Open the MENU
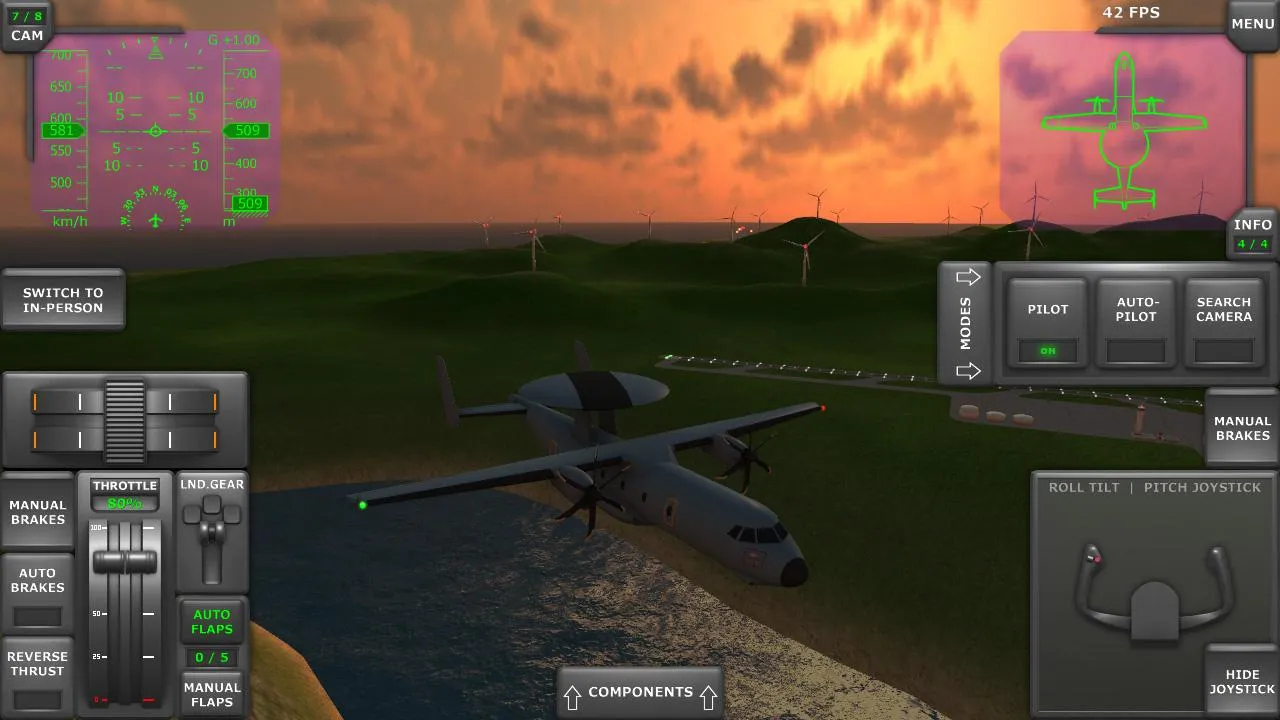Viewport: 1280px width, 720px height. tap(1252, 22)
